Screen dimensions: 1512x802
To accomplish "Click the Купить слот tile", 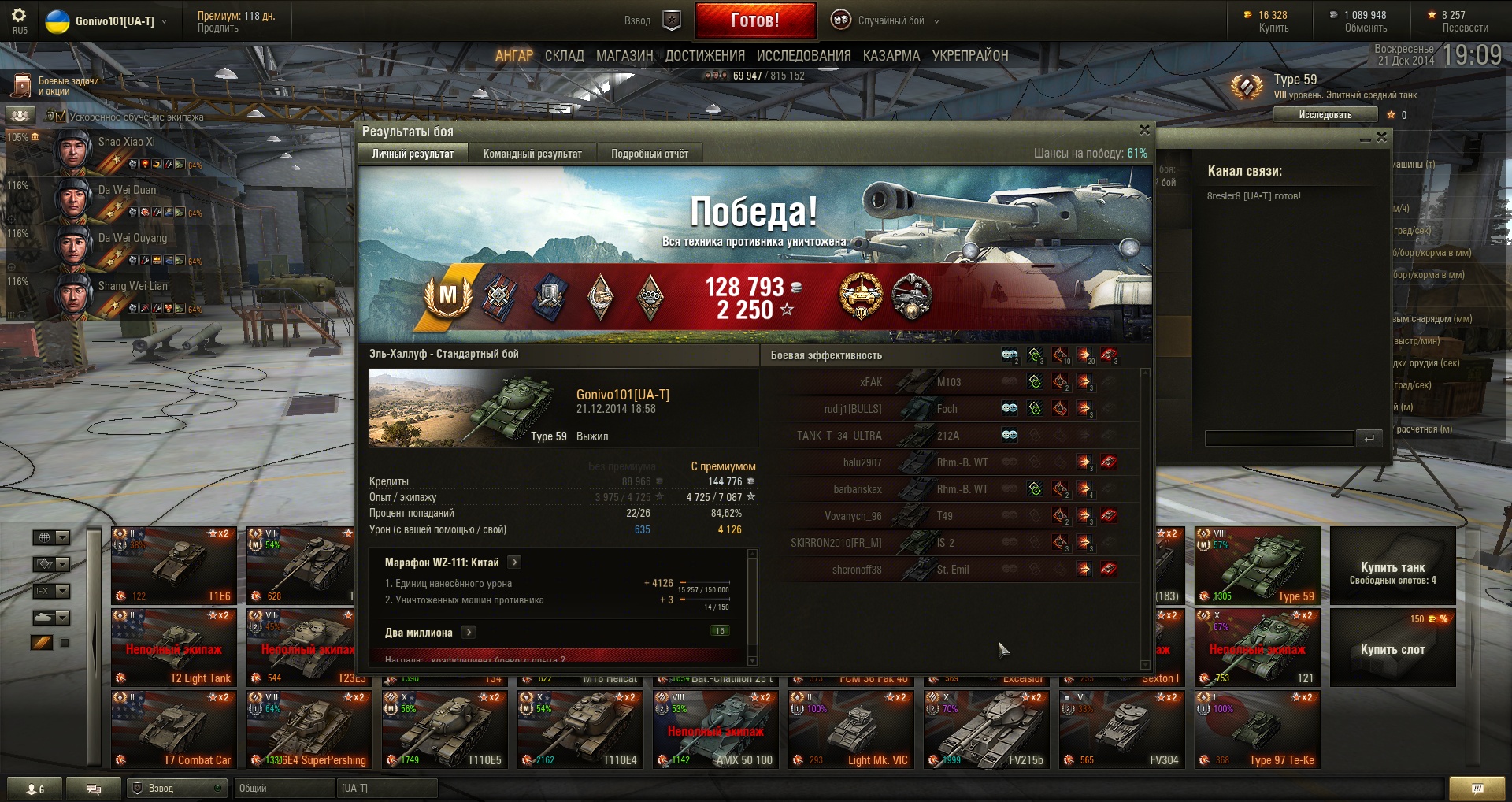I will click(x=1392, y=648).
